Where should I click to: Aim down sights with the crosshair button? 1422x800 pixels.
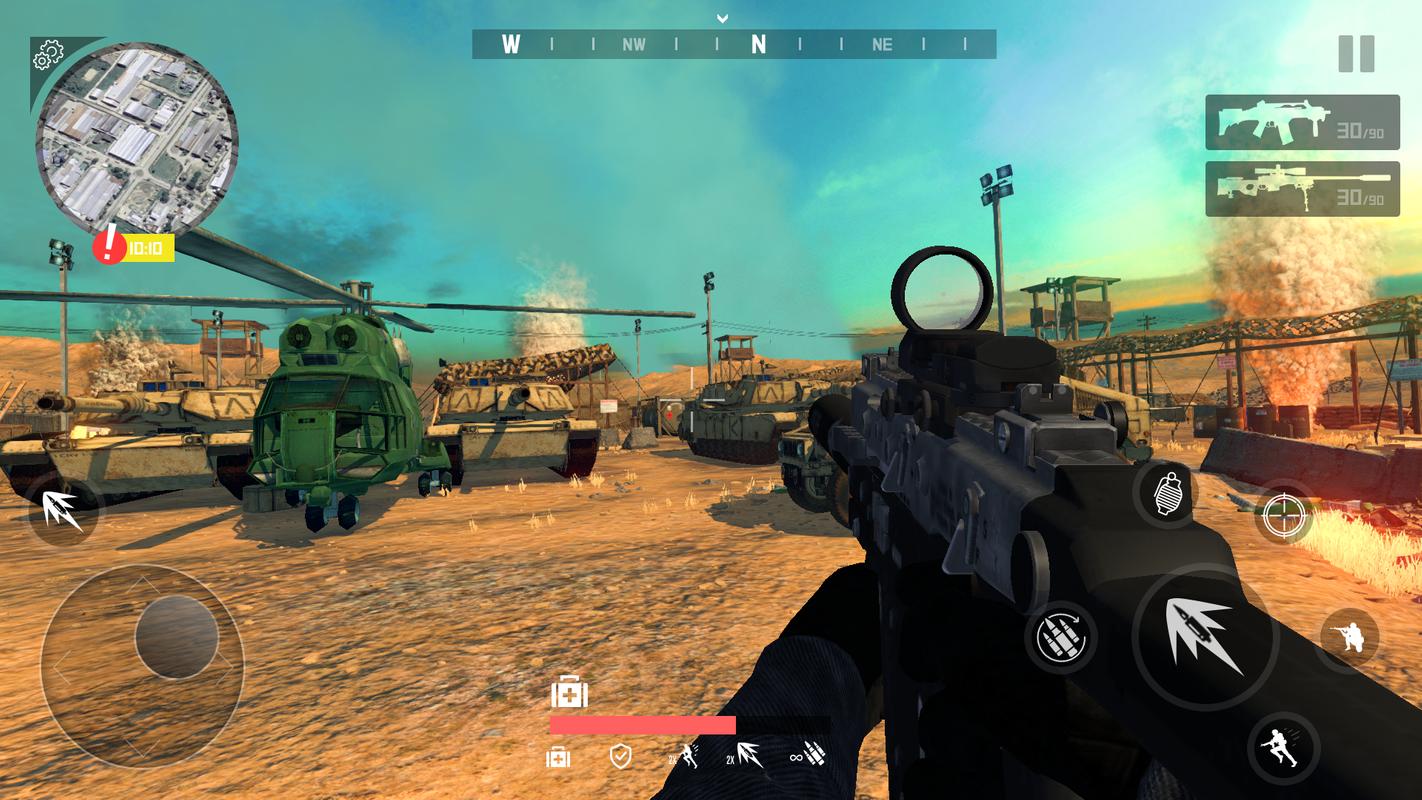pos(1282,514)
